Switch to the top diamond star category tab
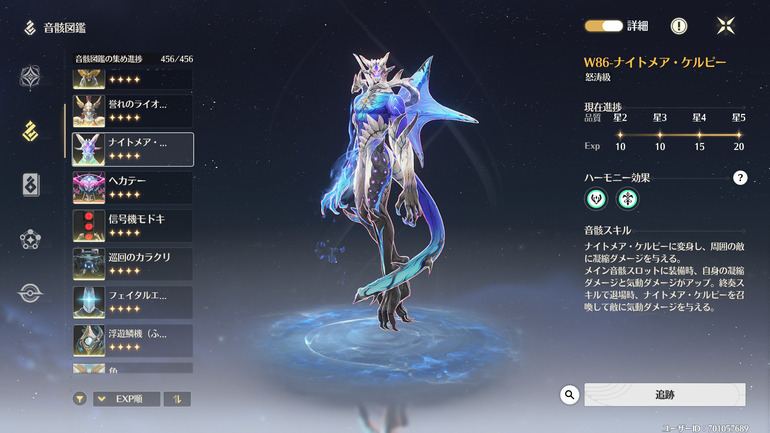The image size is (770, 433). 31,77
